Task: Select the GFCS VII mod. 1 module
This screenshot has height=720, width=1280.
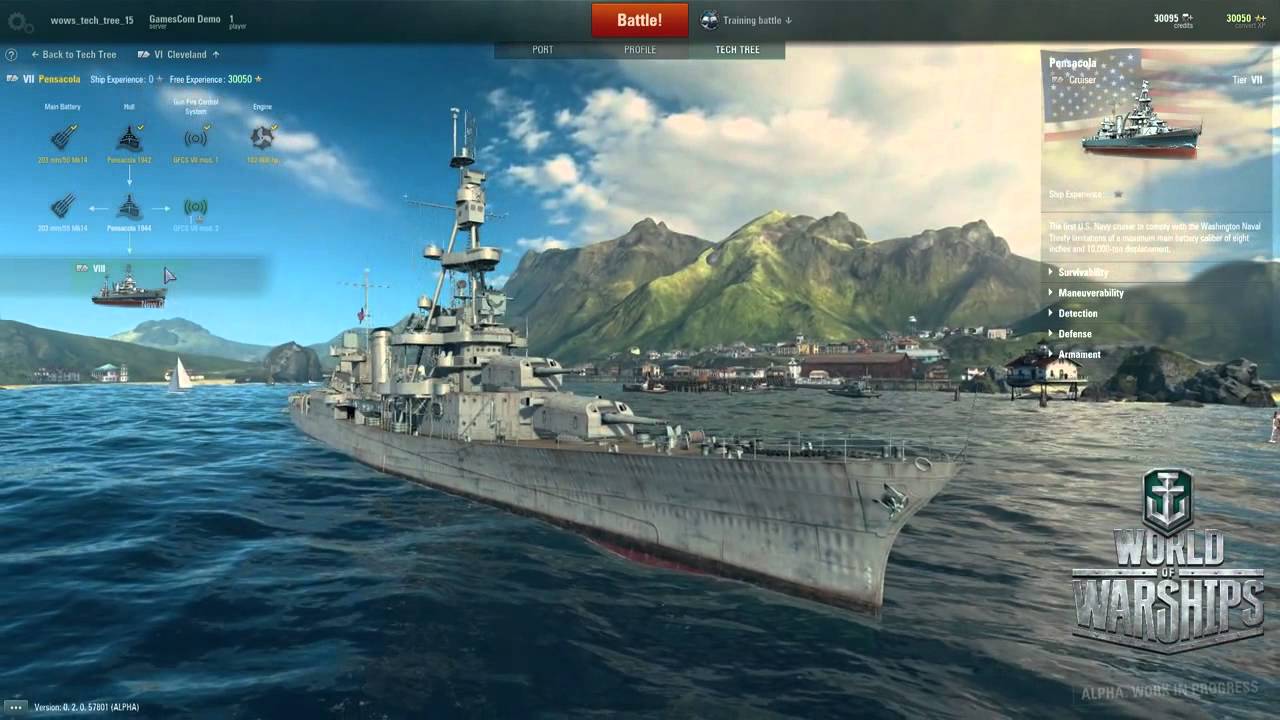Action: click(195, 137)
